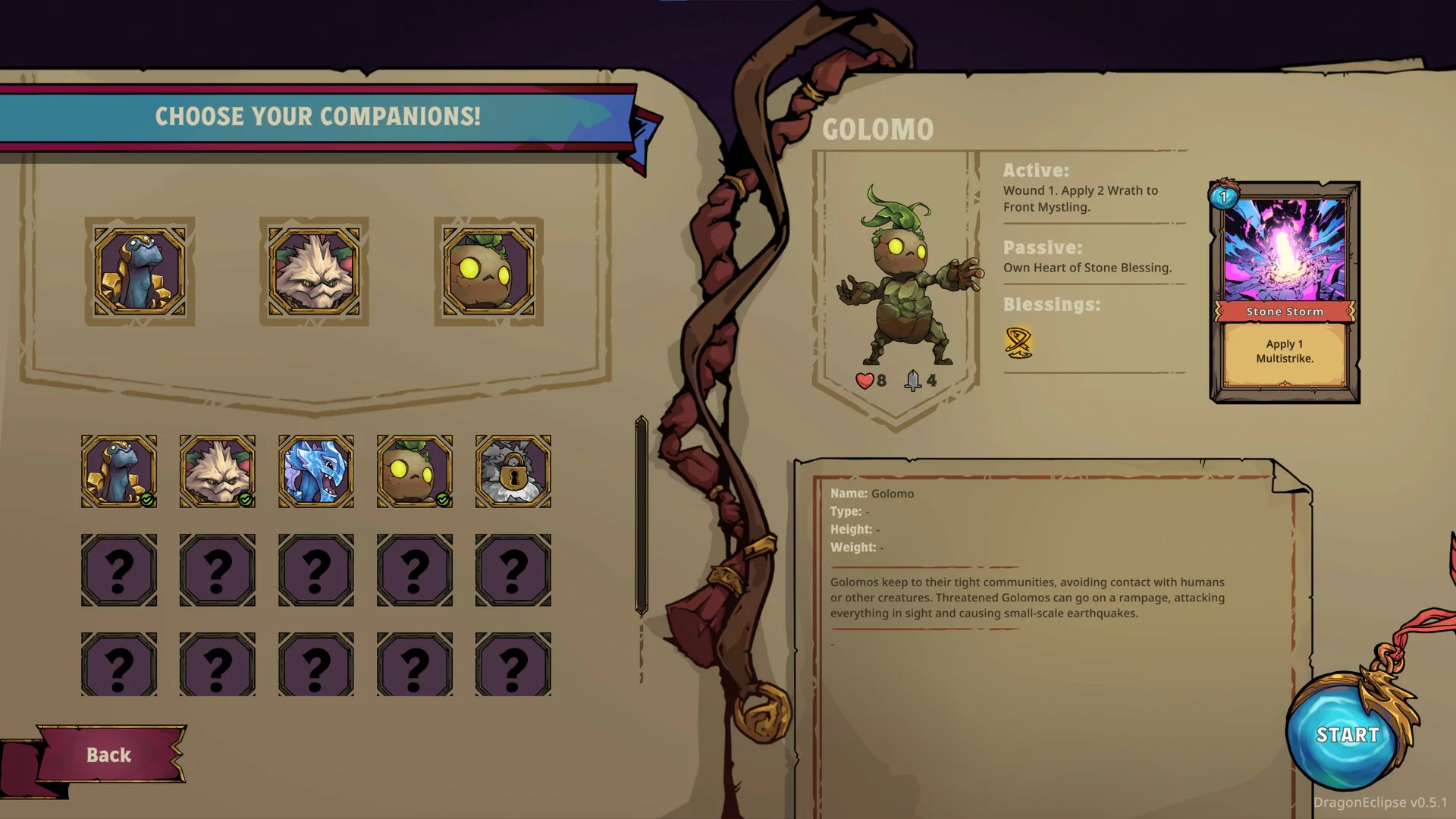Go back with the Back button
Viewport: 1456px width, 819px height.
108,755
